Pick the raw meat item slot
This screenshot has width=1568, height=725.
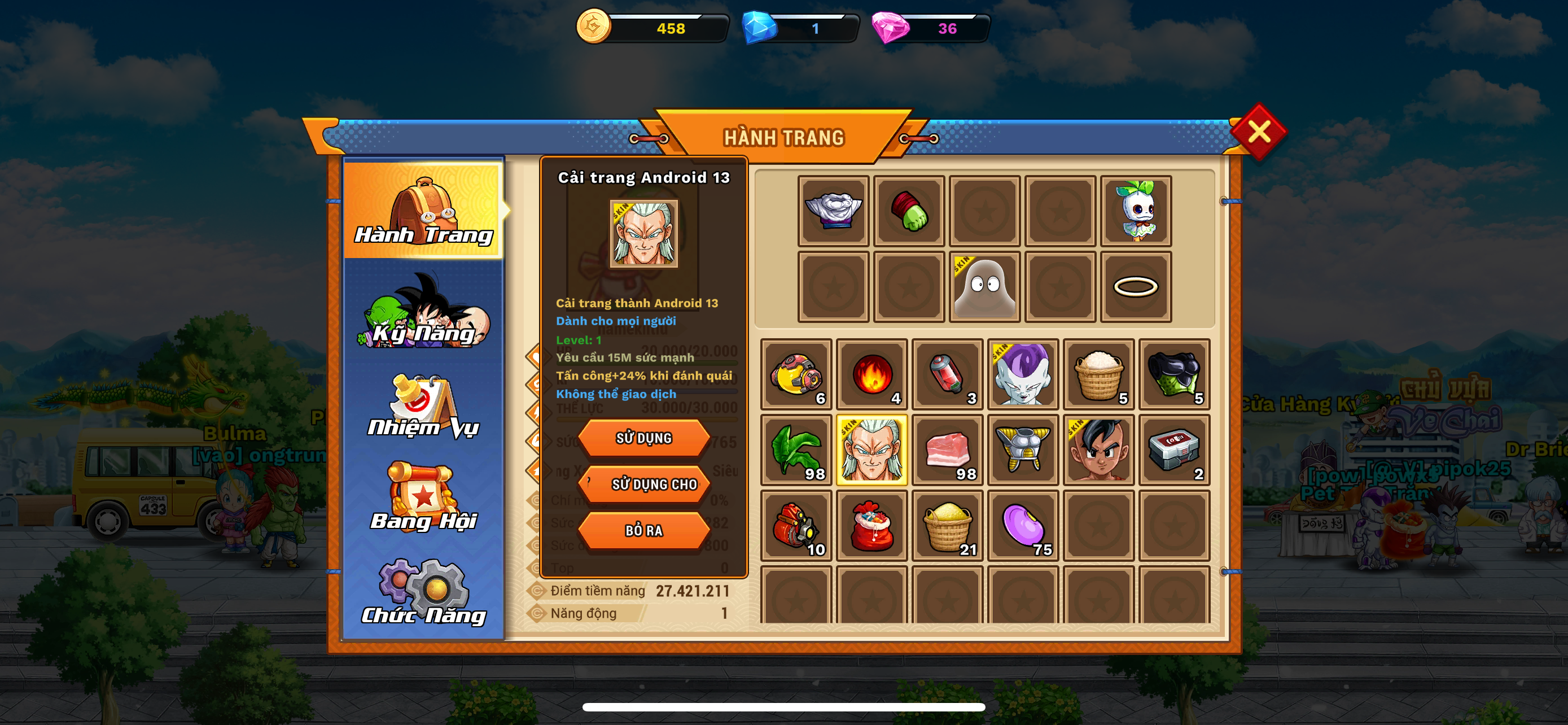(947, 450)
